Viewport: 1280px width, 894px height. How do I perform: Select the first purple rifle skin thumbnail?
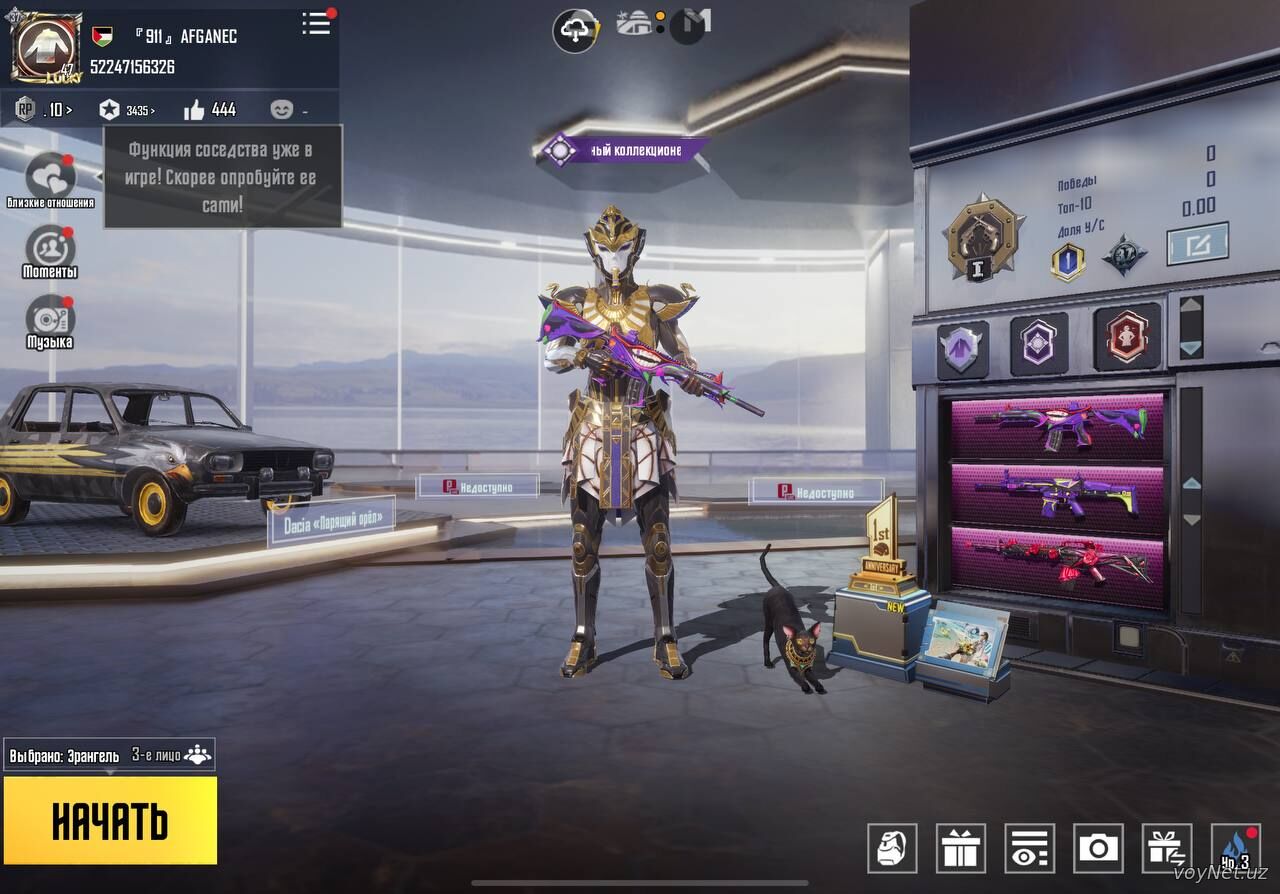tap(1059, 426)
